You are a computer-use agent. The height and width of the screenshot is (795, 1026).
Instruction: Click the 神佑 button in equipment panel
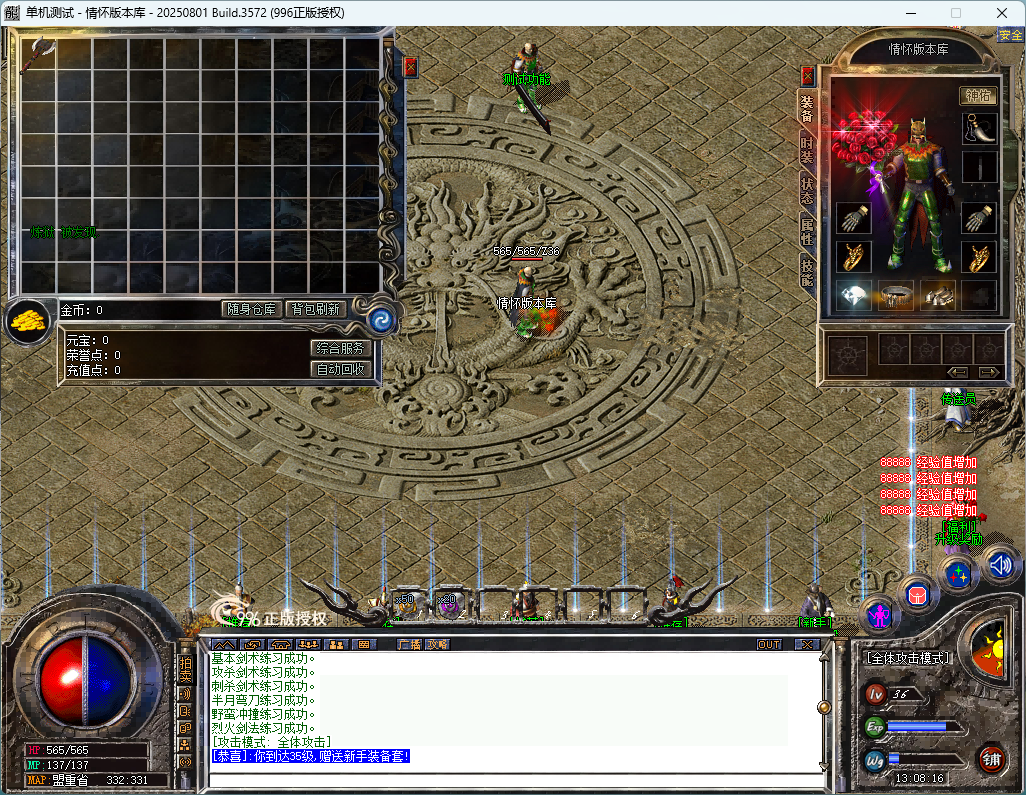pos(979,96)
